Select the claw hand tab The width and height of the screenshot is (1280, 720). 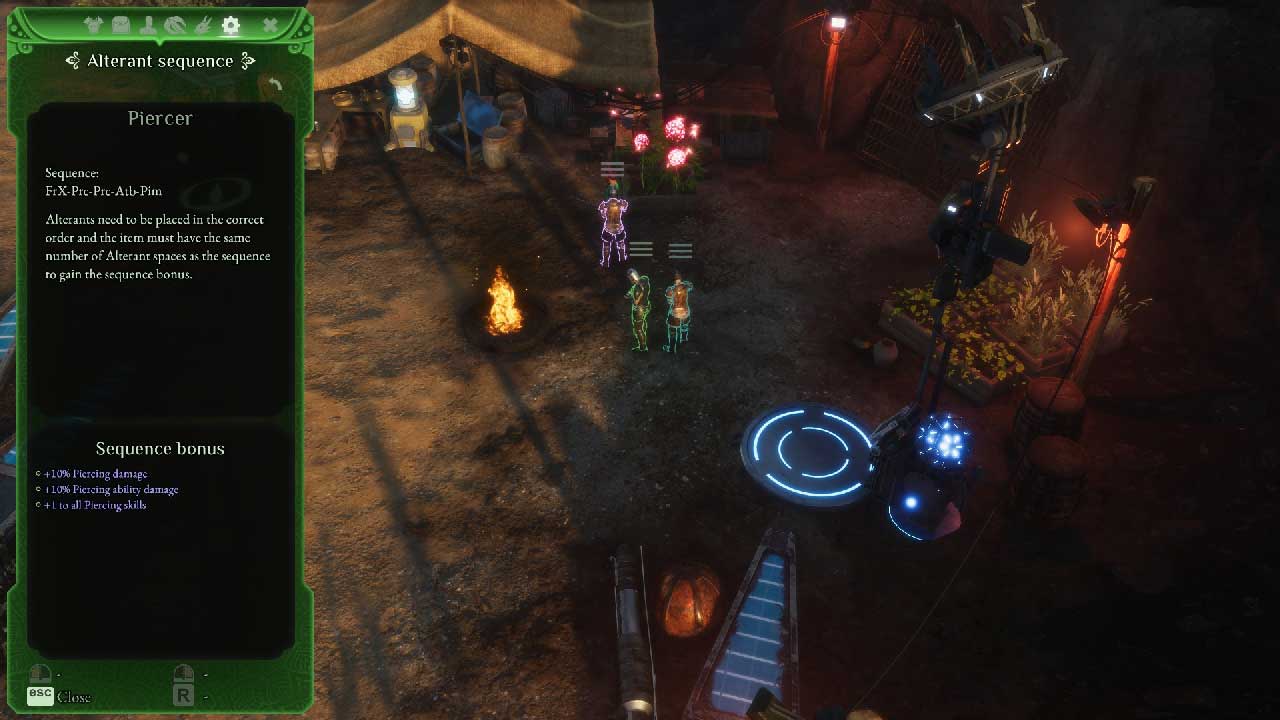tap(202, 26)
